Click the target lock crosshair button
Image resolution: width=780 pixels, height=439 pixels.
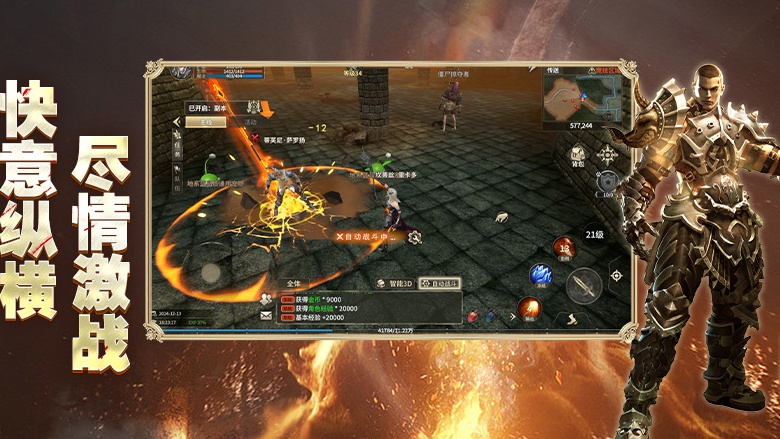point(616,275)
